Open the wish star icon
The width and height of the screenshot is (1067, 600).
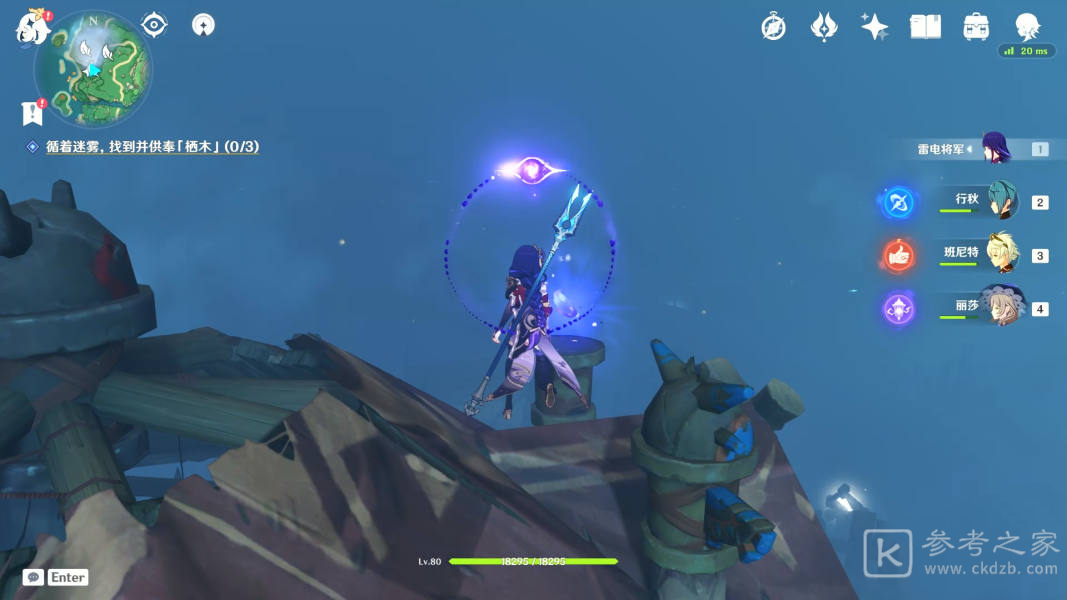coord(874,27)
